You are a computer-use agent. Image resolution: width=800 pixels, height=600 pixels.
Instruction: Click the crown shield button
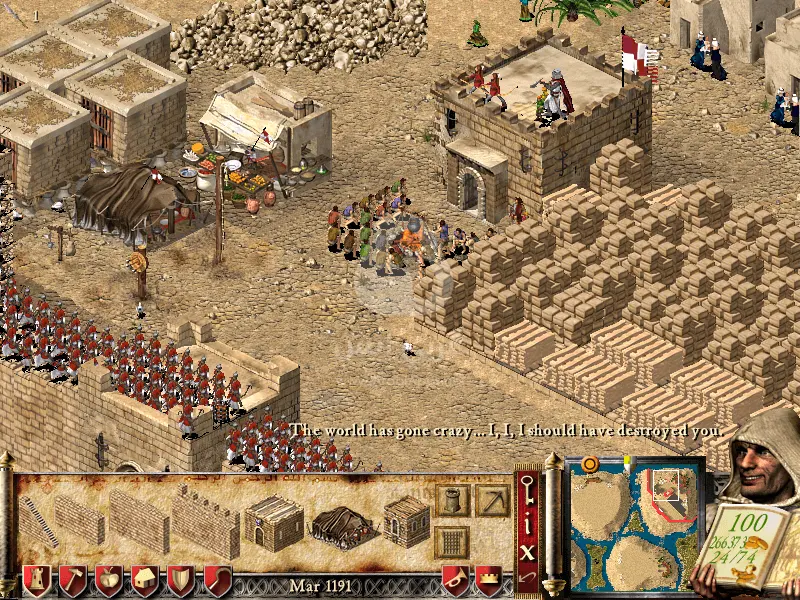pos(489,581)
